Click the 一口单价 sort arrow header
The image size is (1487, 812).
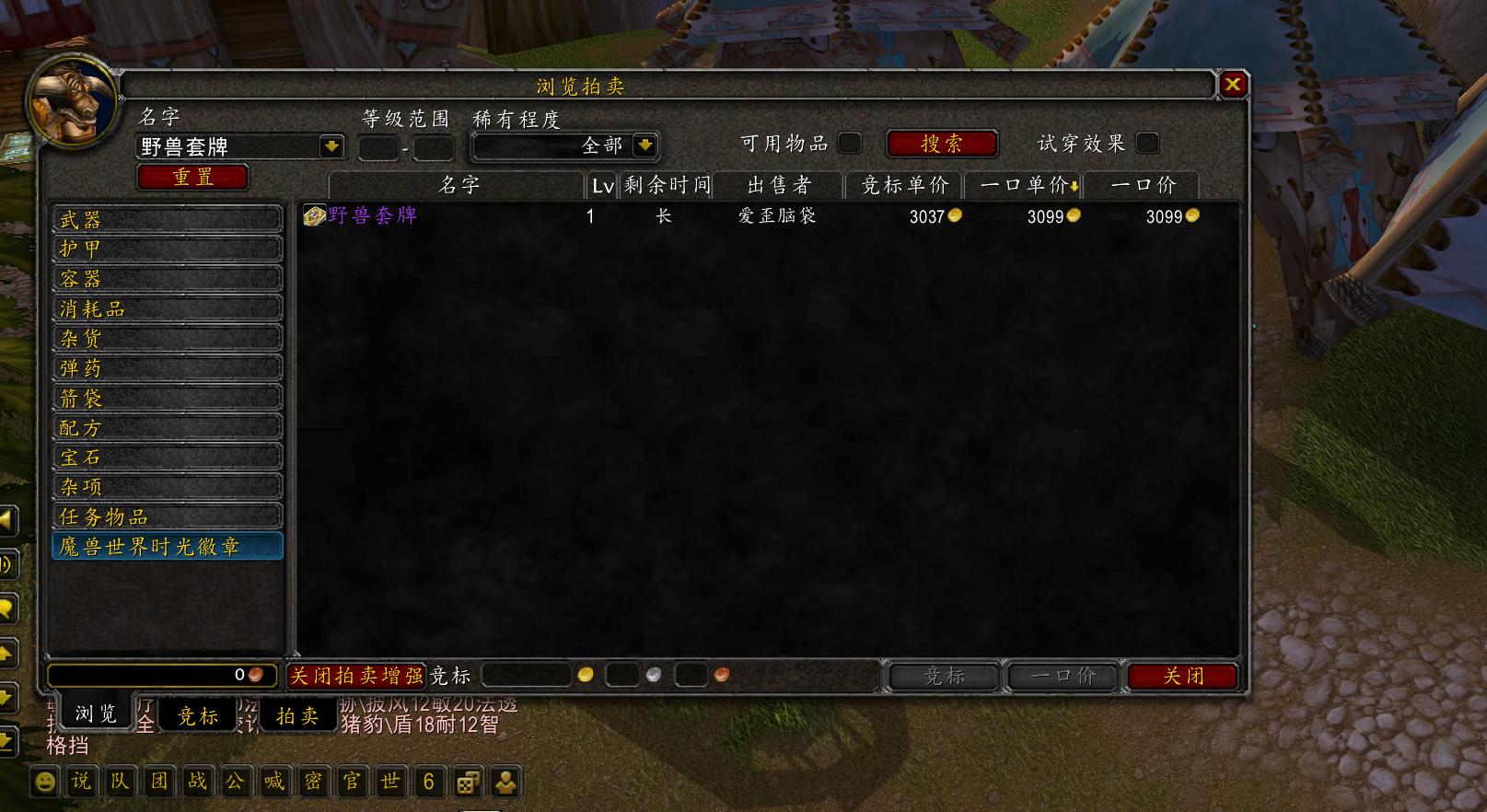click(x=1025, y=184)
